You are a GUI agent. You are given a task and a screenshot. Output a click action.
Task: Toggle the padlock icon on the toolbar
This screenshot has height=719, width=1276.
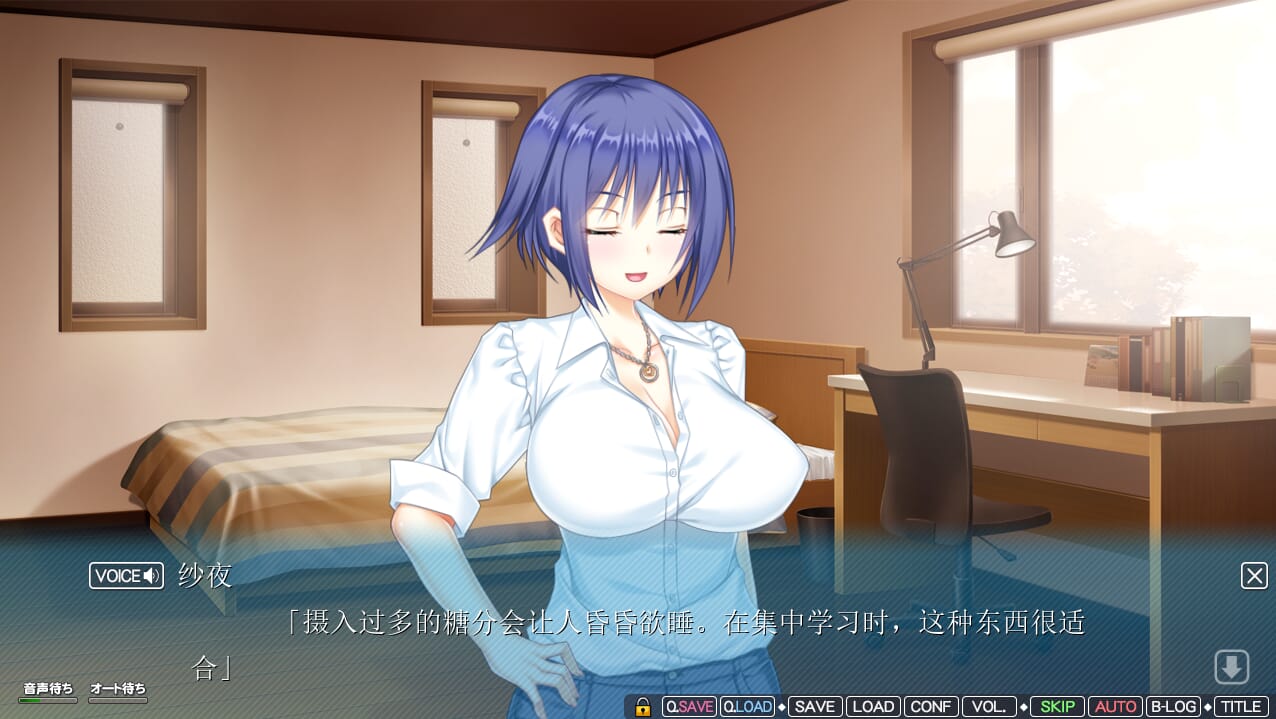coord(643,706)
